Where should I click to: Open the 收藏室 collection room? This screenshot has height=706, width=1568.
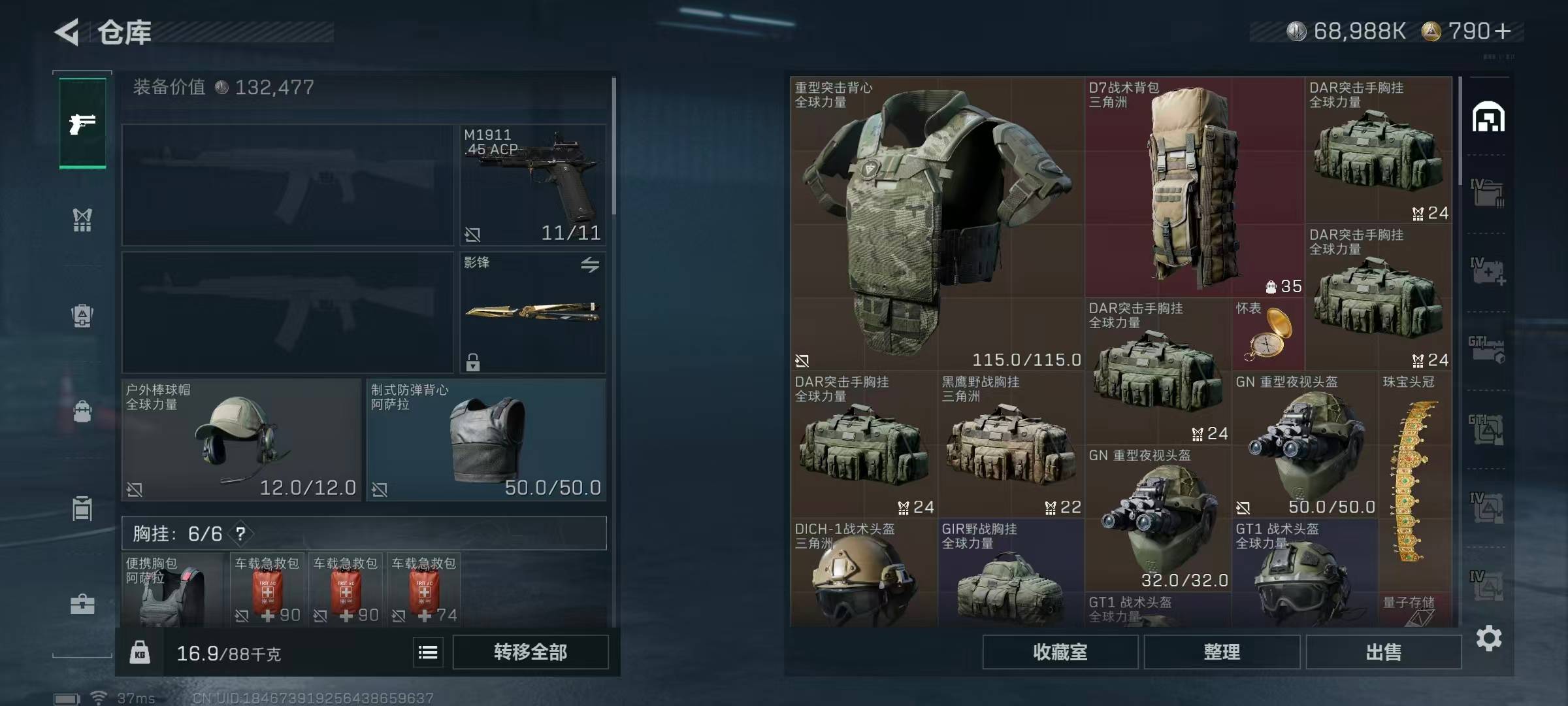1060,652
